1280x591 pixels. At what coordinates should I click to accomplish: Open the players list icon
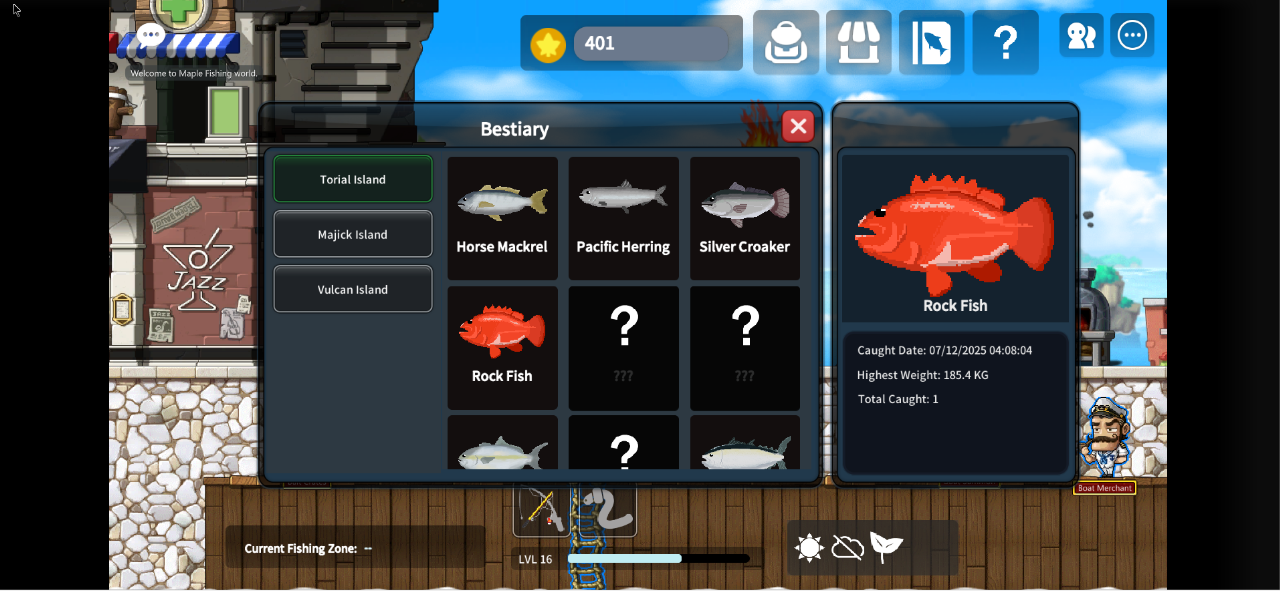(x=1081, y=36)
